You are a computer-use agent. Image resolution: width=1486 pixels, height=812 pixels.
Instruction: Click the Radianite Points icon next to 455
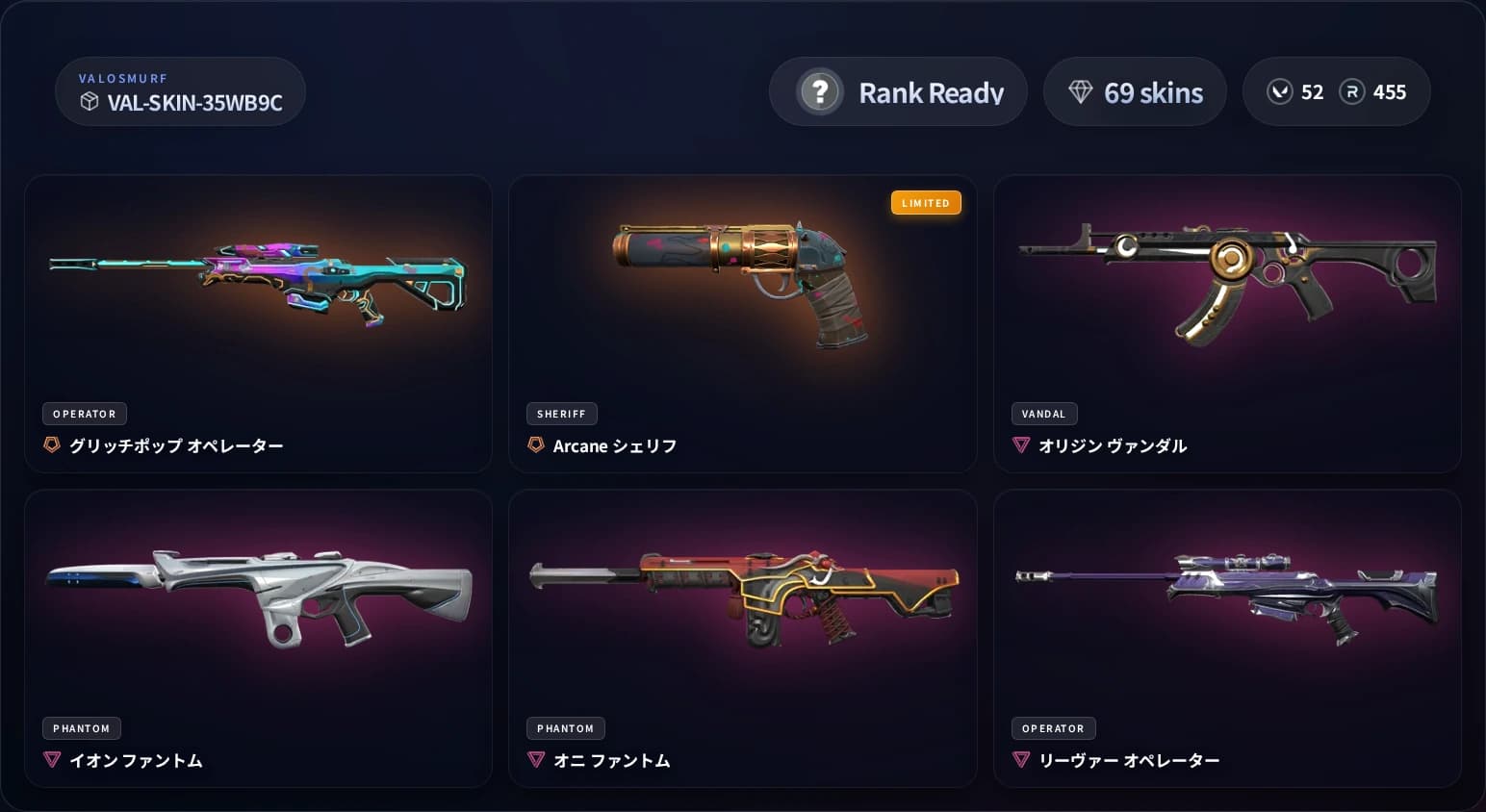pyautogui.click(x=1353, y=91)
